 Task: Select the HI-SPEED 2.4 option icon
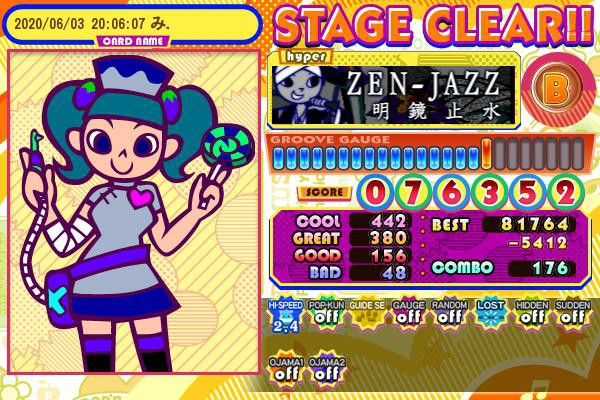284,314
